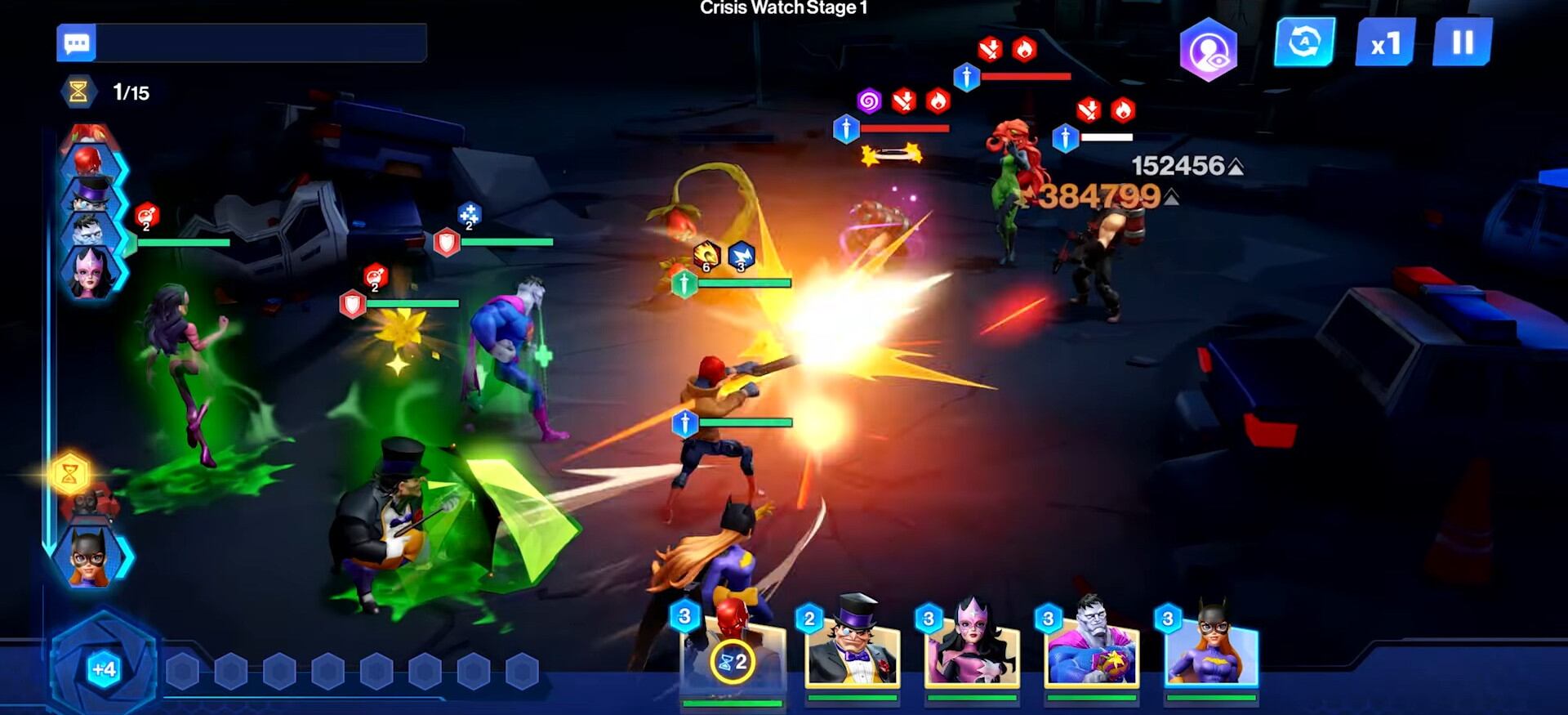Pause the battle

[1461, 43]
